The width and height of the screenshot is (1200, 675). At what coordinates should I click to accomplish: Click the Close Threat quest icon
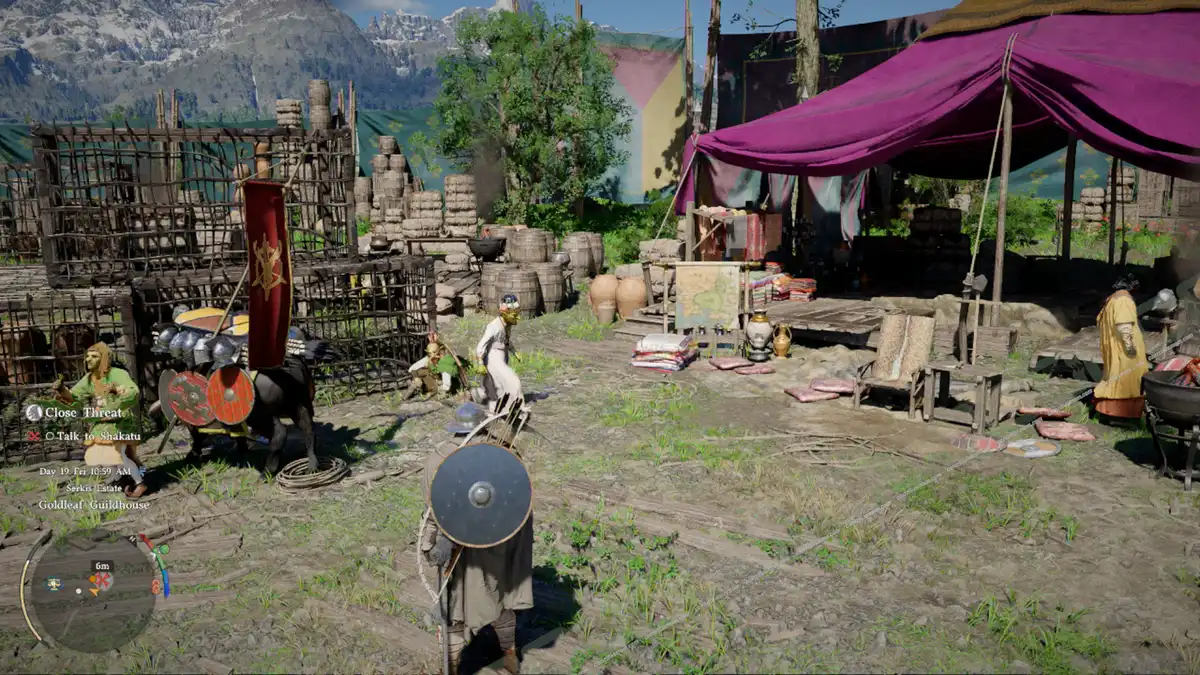click(33, 412)
